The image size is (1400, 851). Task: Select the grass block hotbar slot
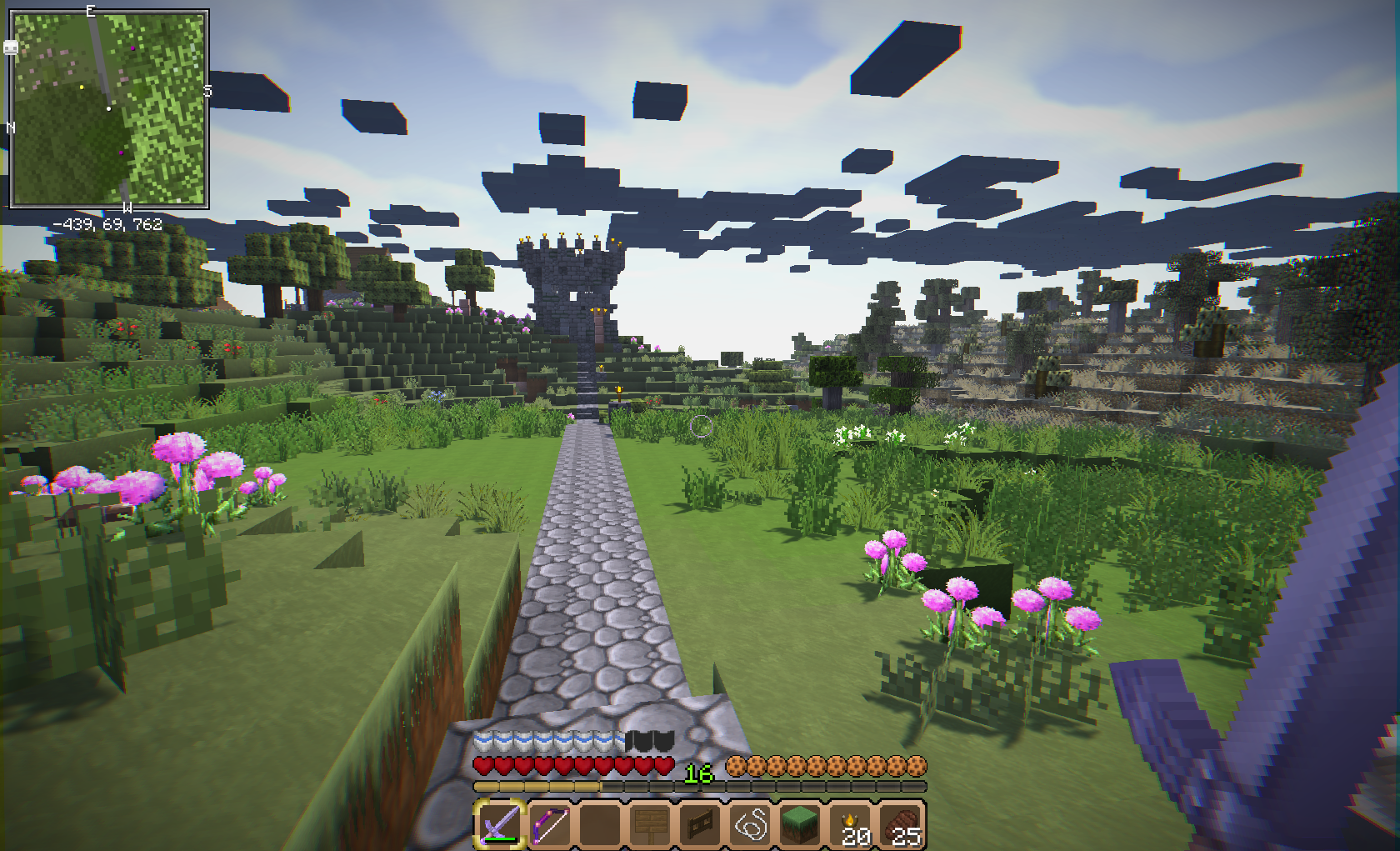tap(800, 824)
